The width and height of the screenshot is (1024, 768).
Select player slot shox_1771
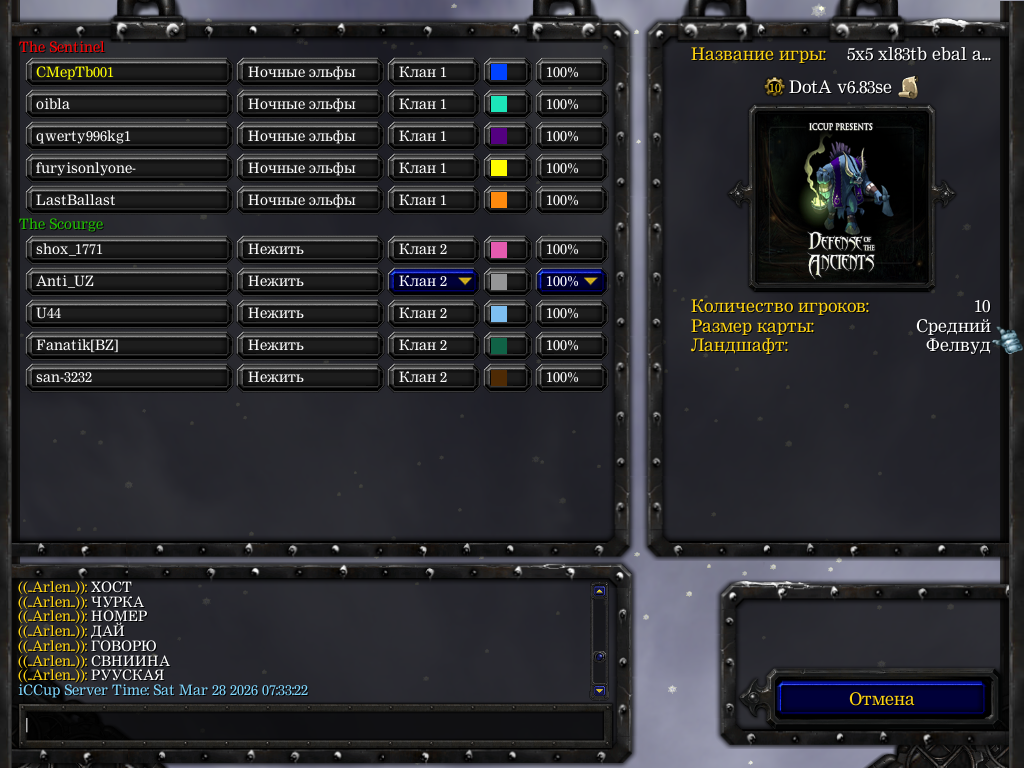tap(129, 249)
